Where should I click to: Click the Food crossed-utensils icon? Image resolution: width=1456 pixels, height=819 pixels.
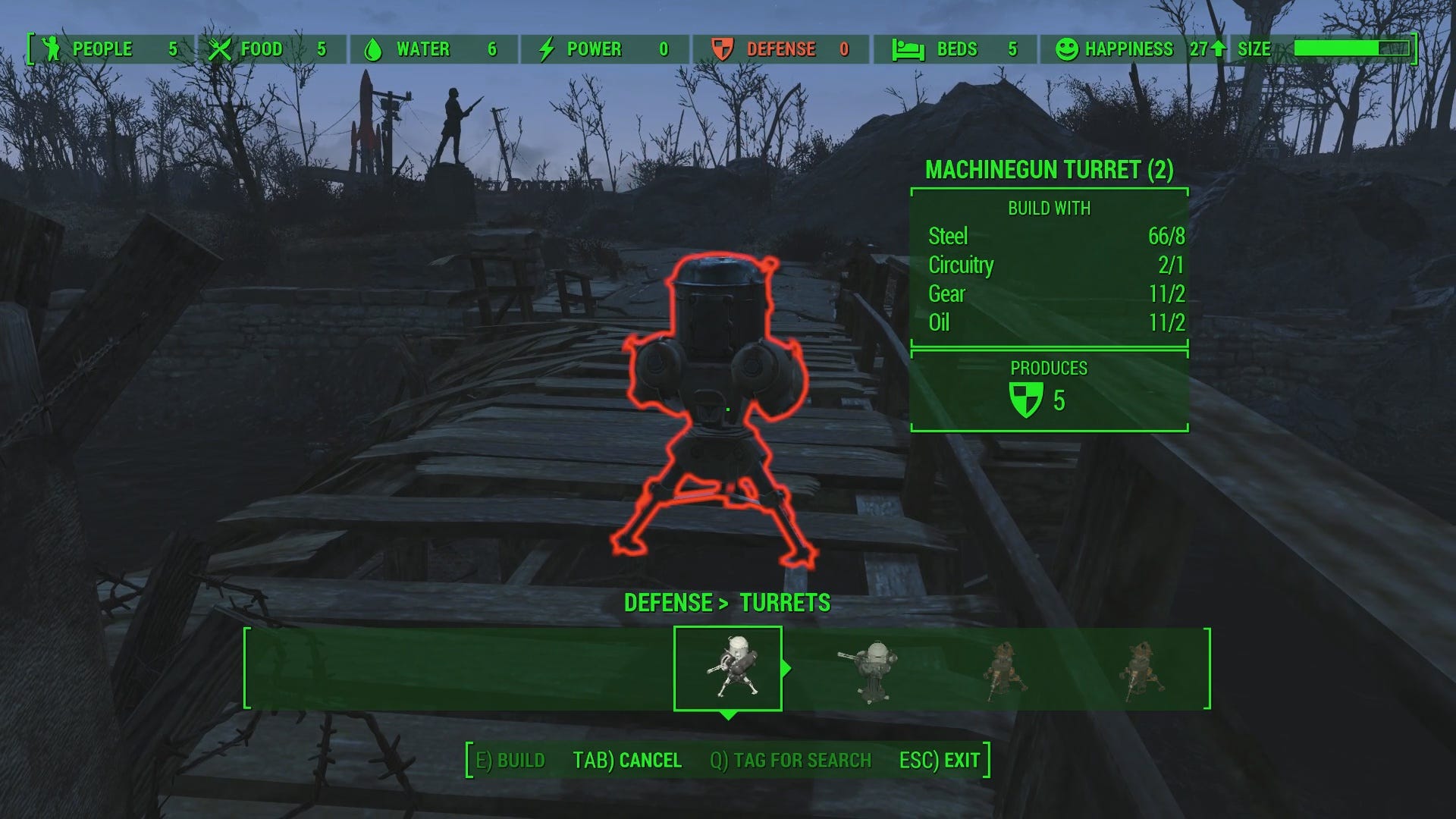click(221, 49)
